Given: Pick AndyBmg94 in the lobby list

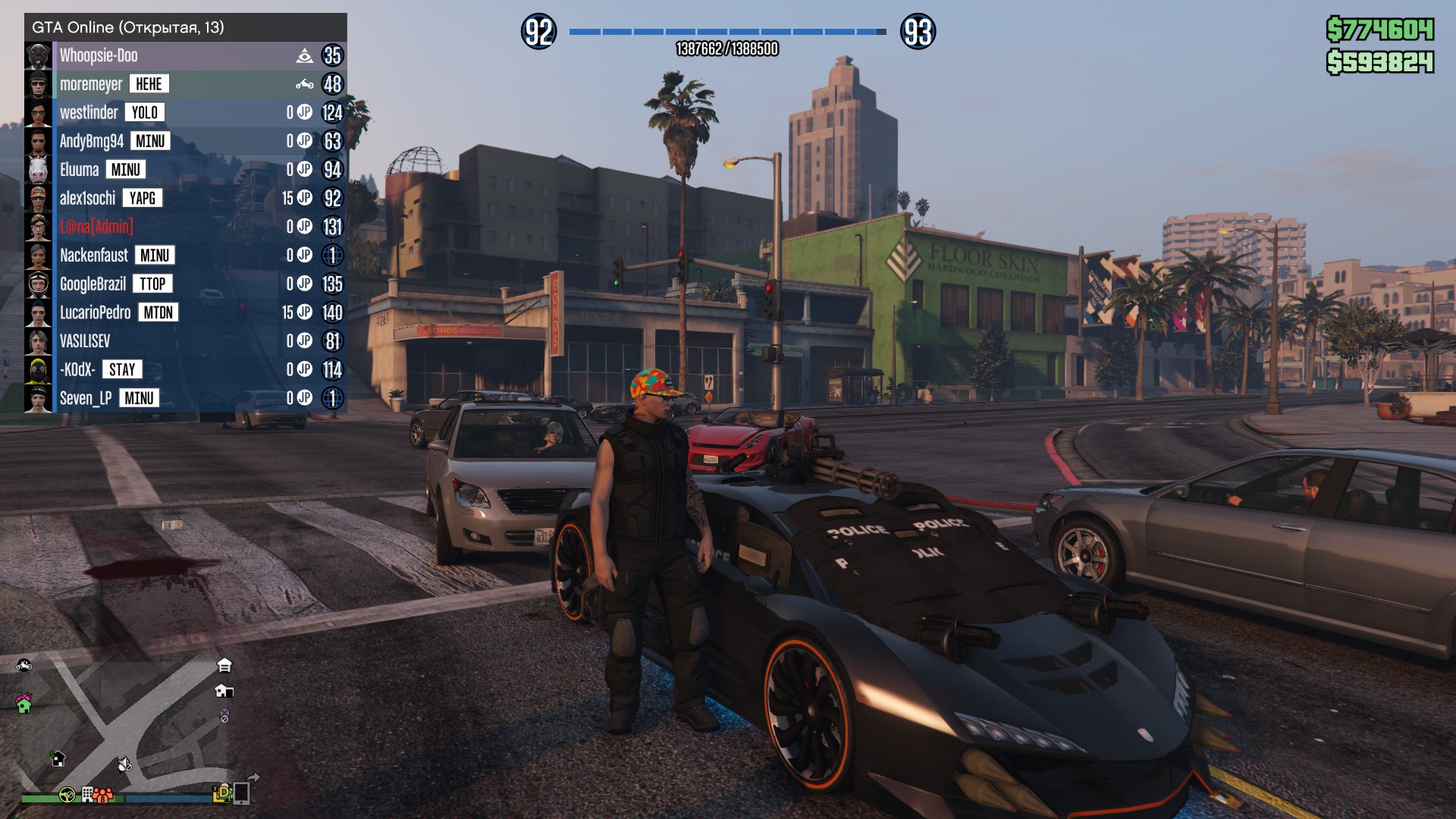Looking at the screenshot, I should coord(92,141).
